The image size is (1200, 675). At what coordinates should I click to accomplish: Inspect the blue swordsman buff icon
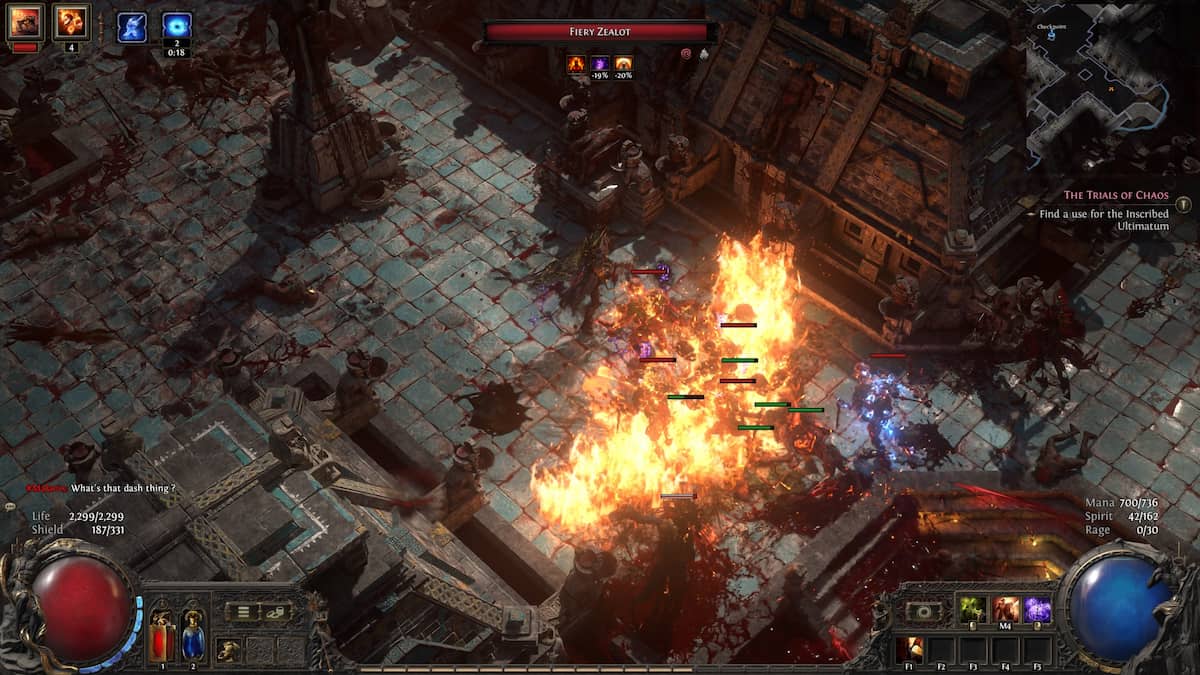132,27
